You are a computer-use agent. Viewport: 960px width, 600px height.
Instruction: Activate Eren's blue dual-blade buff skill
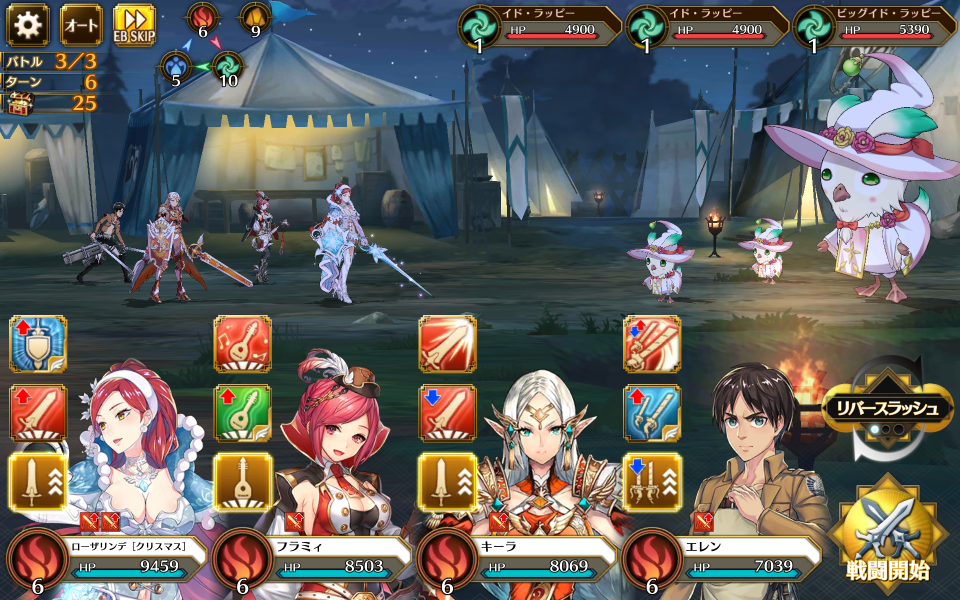pos(652,413)
